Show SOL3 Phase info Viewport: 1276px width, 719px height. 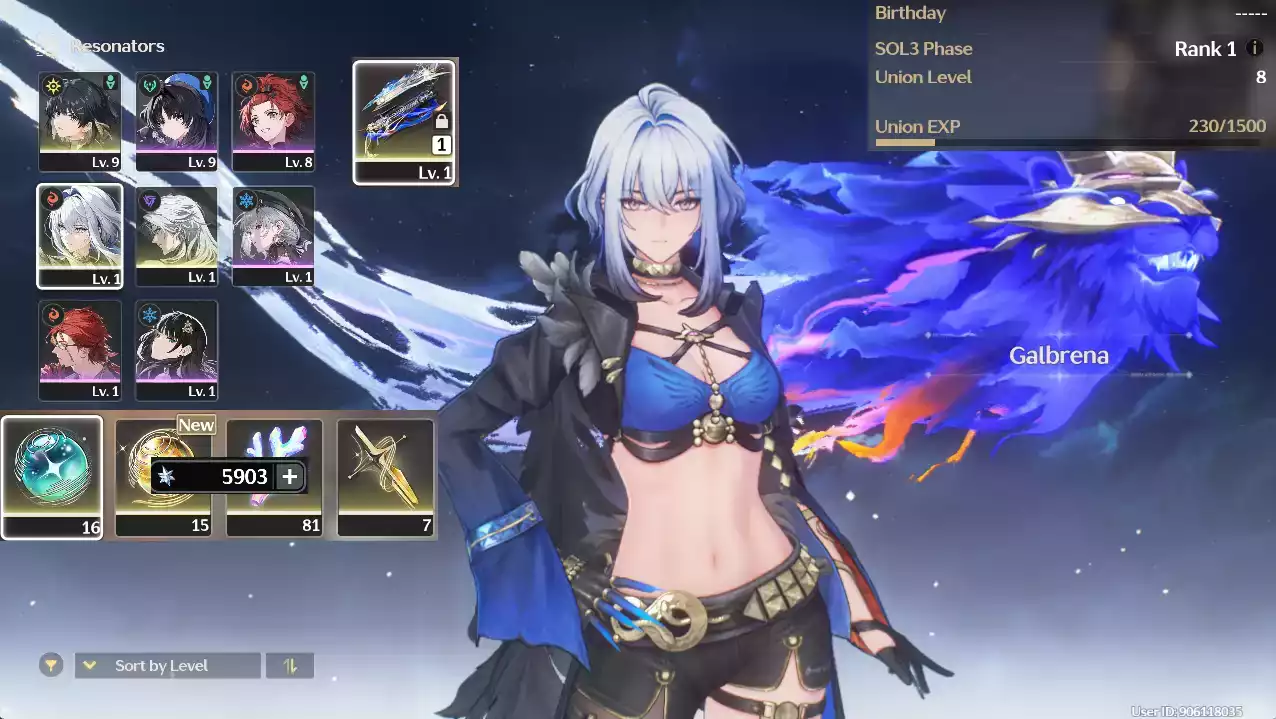1255,48
